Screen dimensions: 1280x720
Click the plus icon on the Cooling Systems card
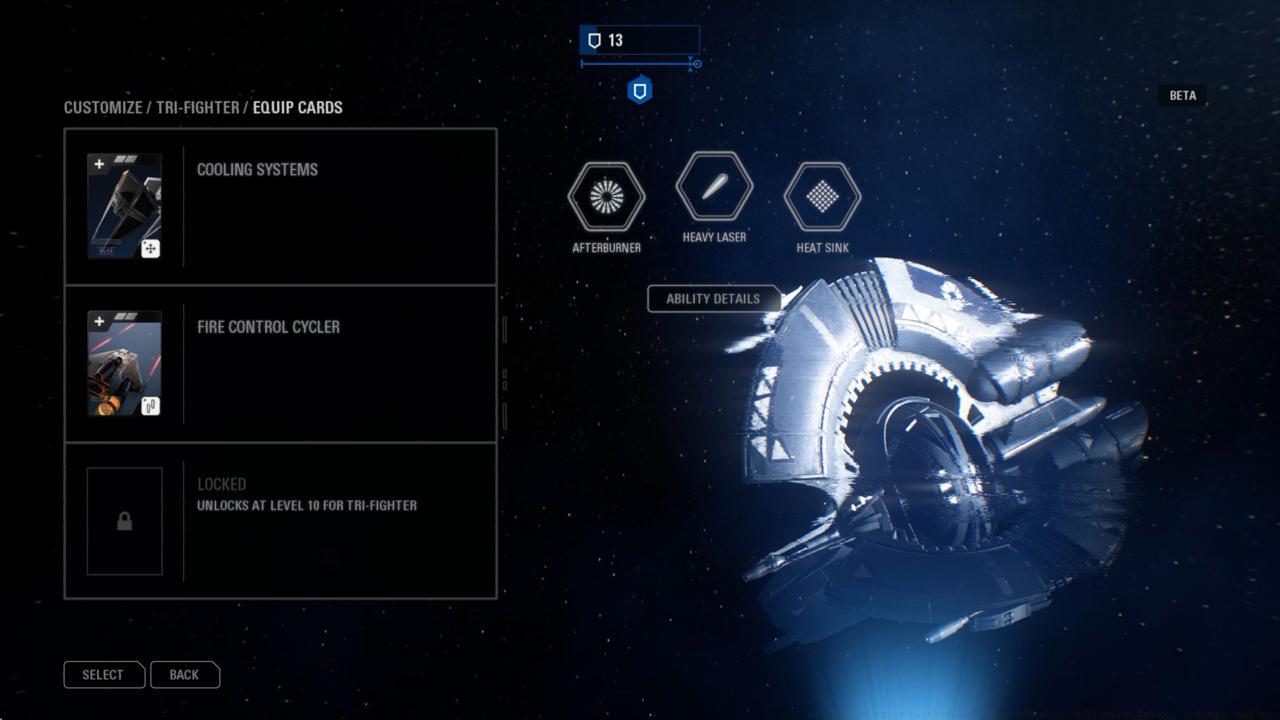97,163
